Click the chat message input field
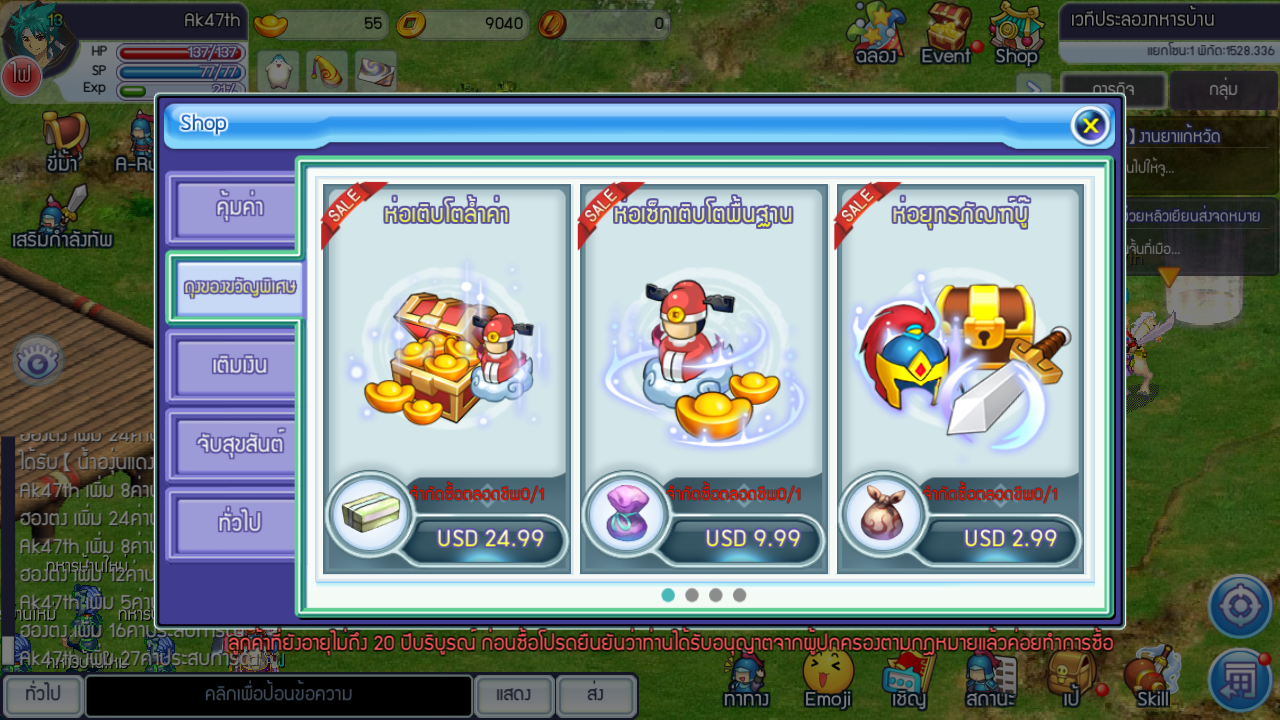Viewport: 1280px width, 720px height. click(278, 694)
